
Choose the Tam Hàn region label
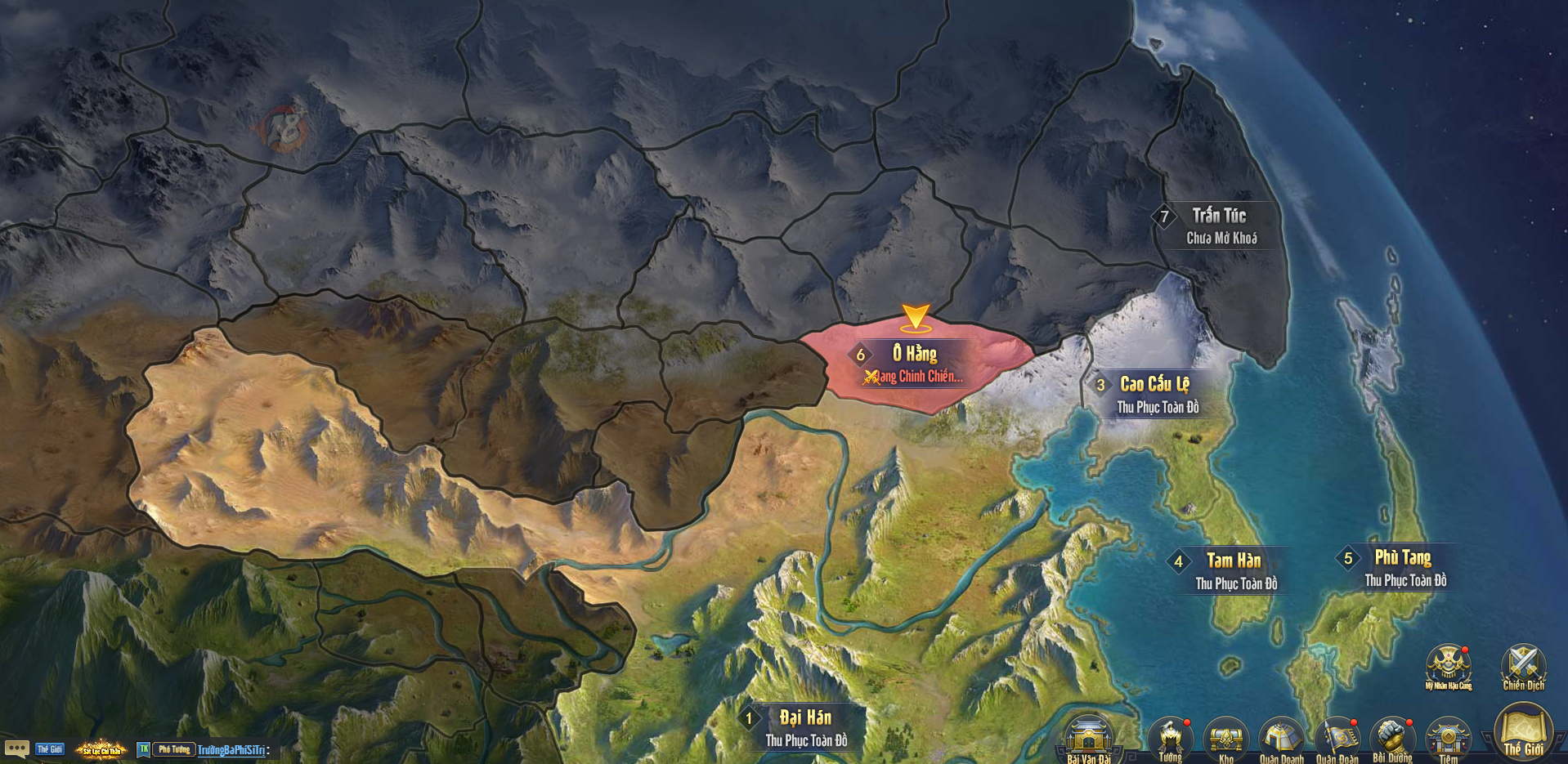click(1233, 561)
